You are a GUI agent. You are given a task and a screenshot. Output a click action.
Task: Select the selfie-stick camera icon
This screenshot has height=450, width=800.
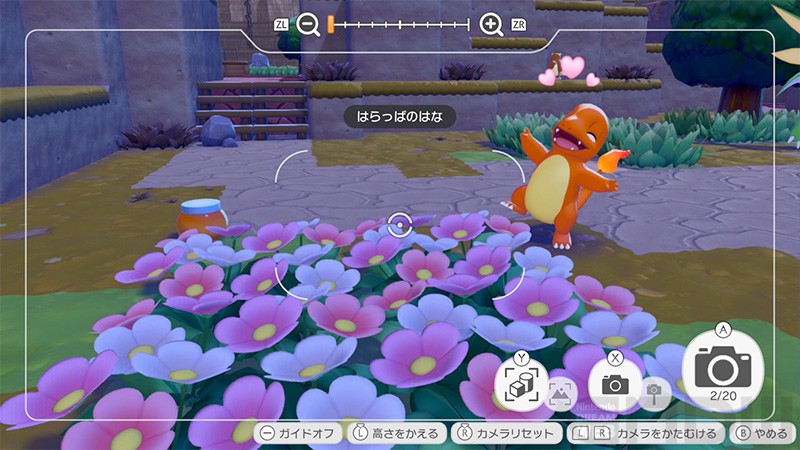coord(655,391)
